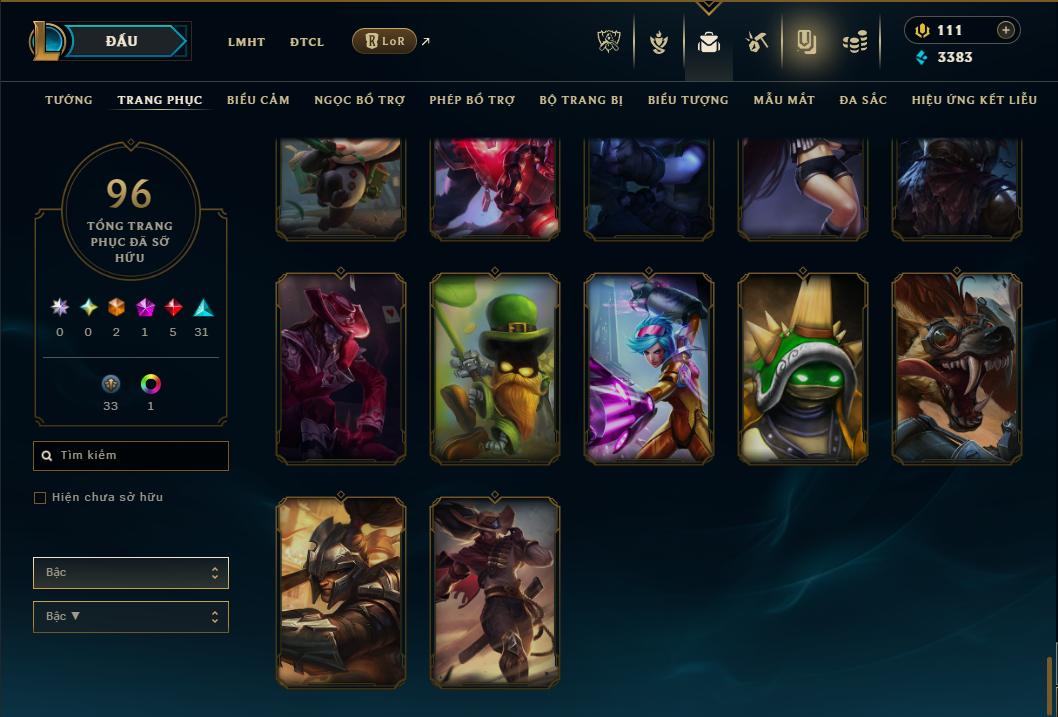1058x717 pixels.
Task: View the ĐA SẮC tab
Action: [863, 100]
